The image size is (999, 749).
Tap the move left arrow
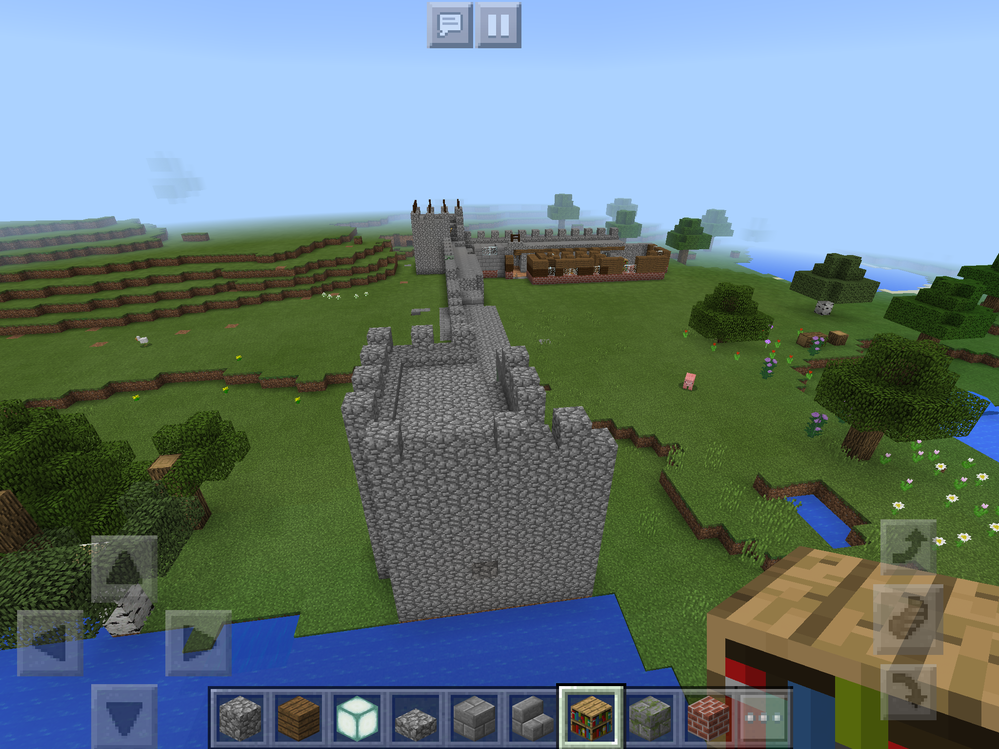50,642
